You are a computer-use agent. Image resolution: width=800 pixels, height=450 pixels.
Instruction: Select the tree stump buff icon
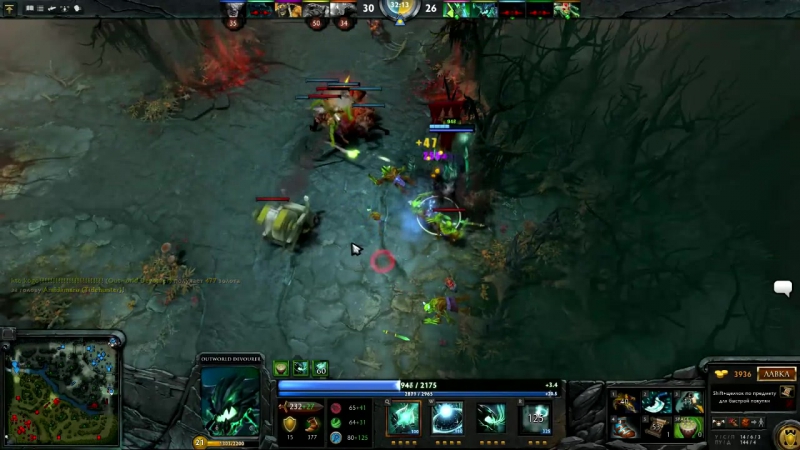click(x=281, y=369)
